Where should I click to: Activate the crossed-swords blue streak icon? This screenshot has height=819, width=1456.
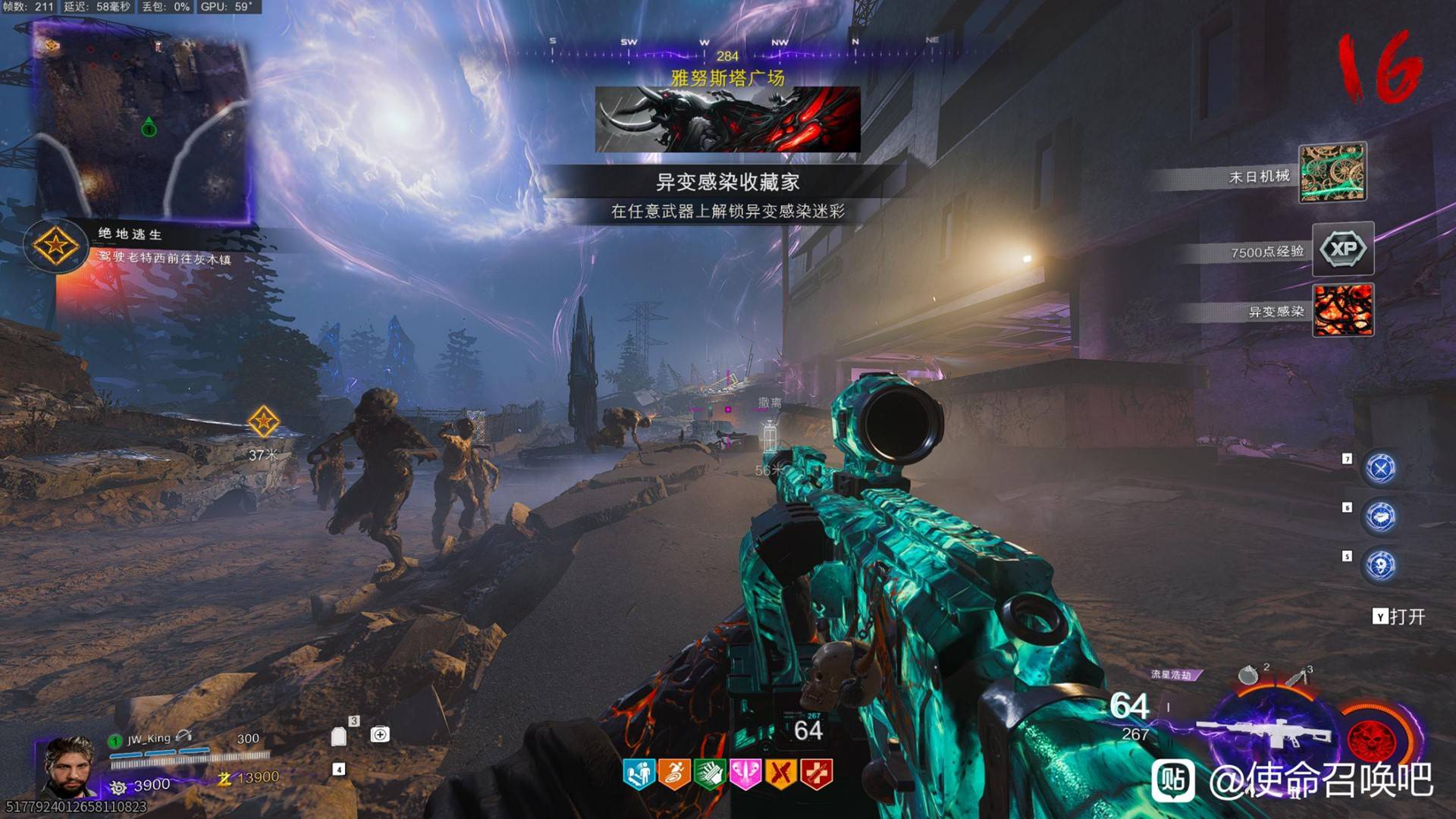(x=1380, y=469)
